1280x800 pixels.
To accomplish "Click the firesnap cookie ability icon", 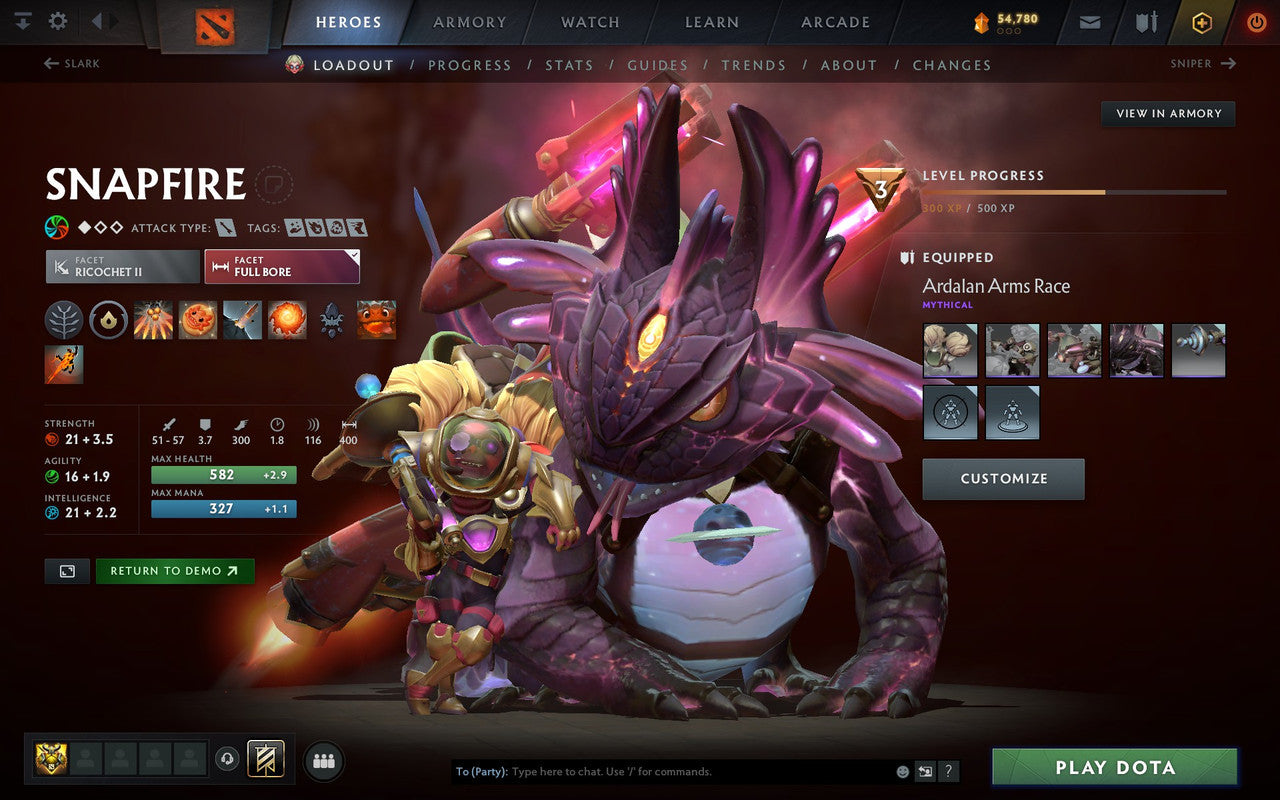I will 197,319.
